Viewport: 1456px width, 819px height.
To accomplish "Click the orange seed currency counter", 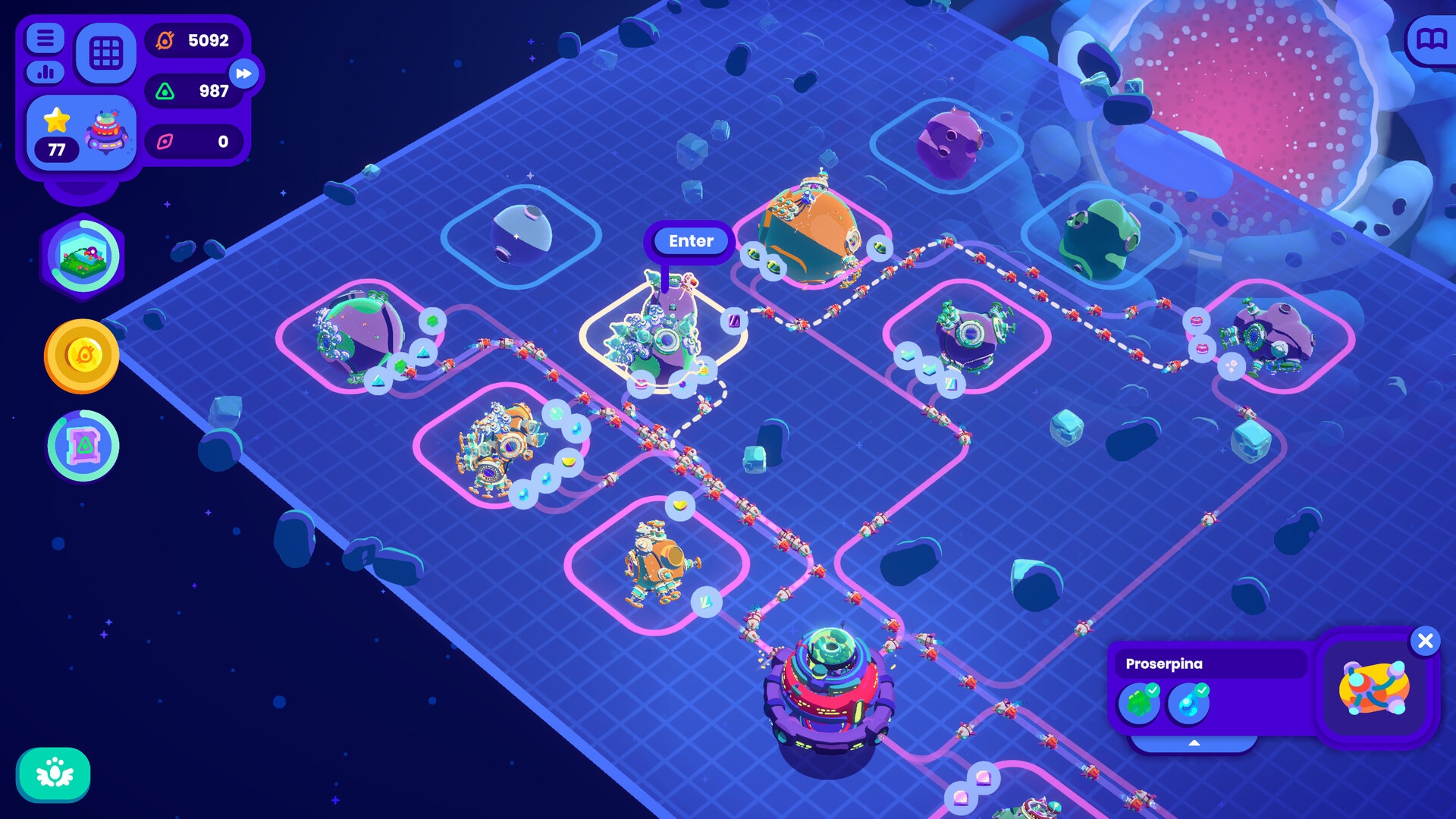I will [193, 42].
